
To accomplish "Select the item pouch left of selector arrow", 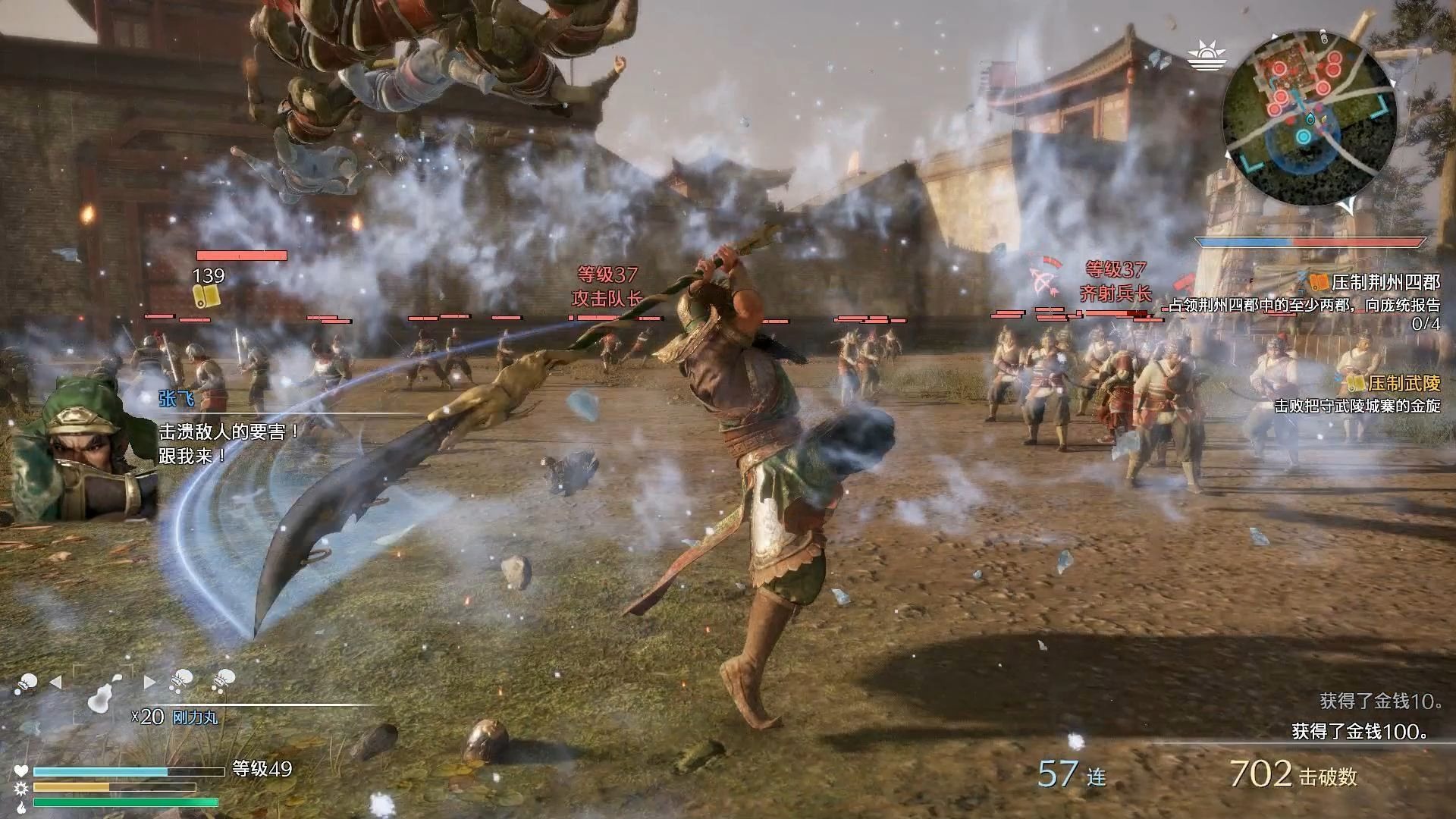I will coord(27,683).
